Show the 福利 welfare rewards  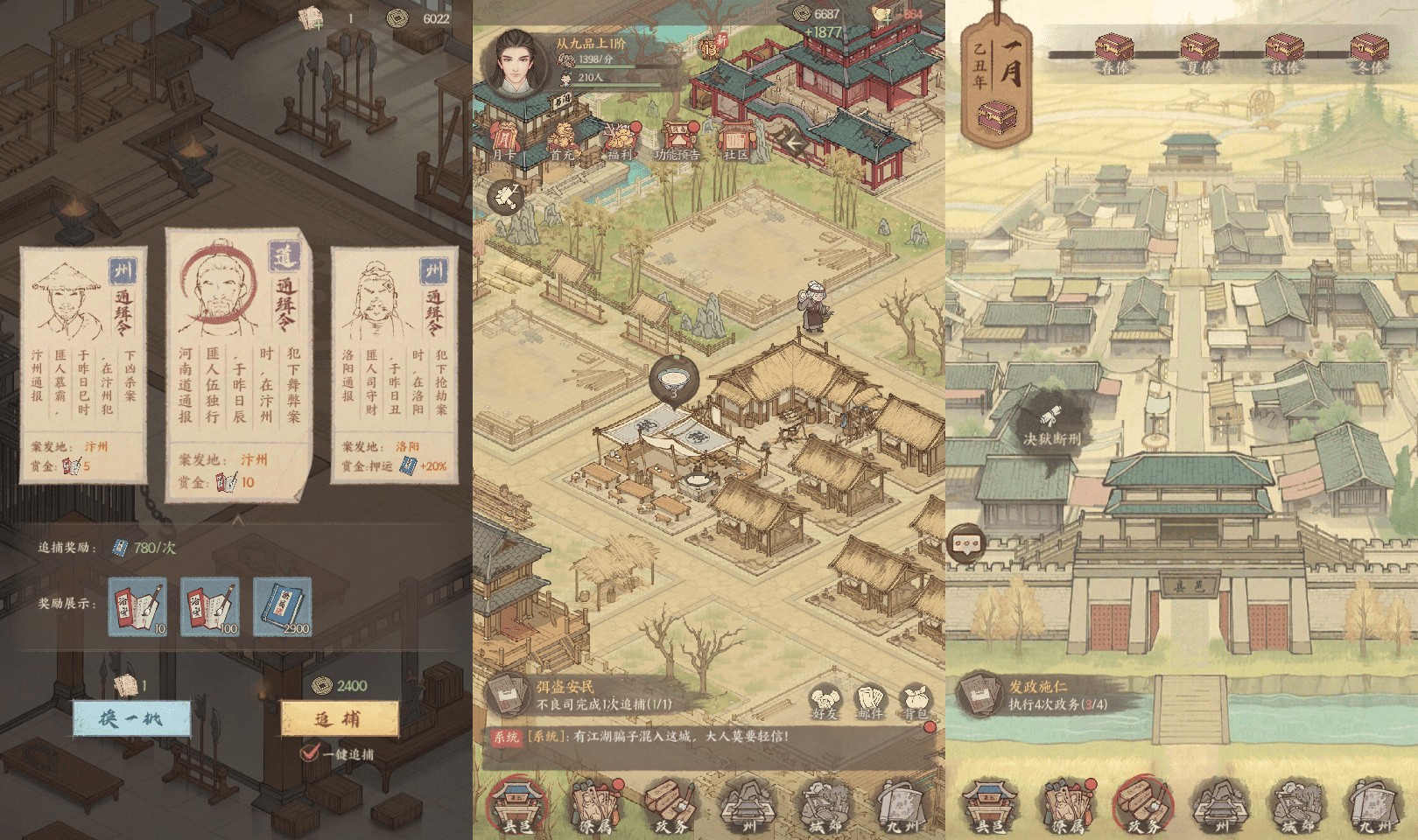pos(619,140)
